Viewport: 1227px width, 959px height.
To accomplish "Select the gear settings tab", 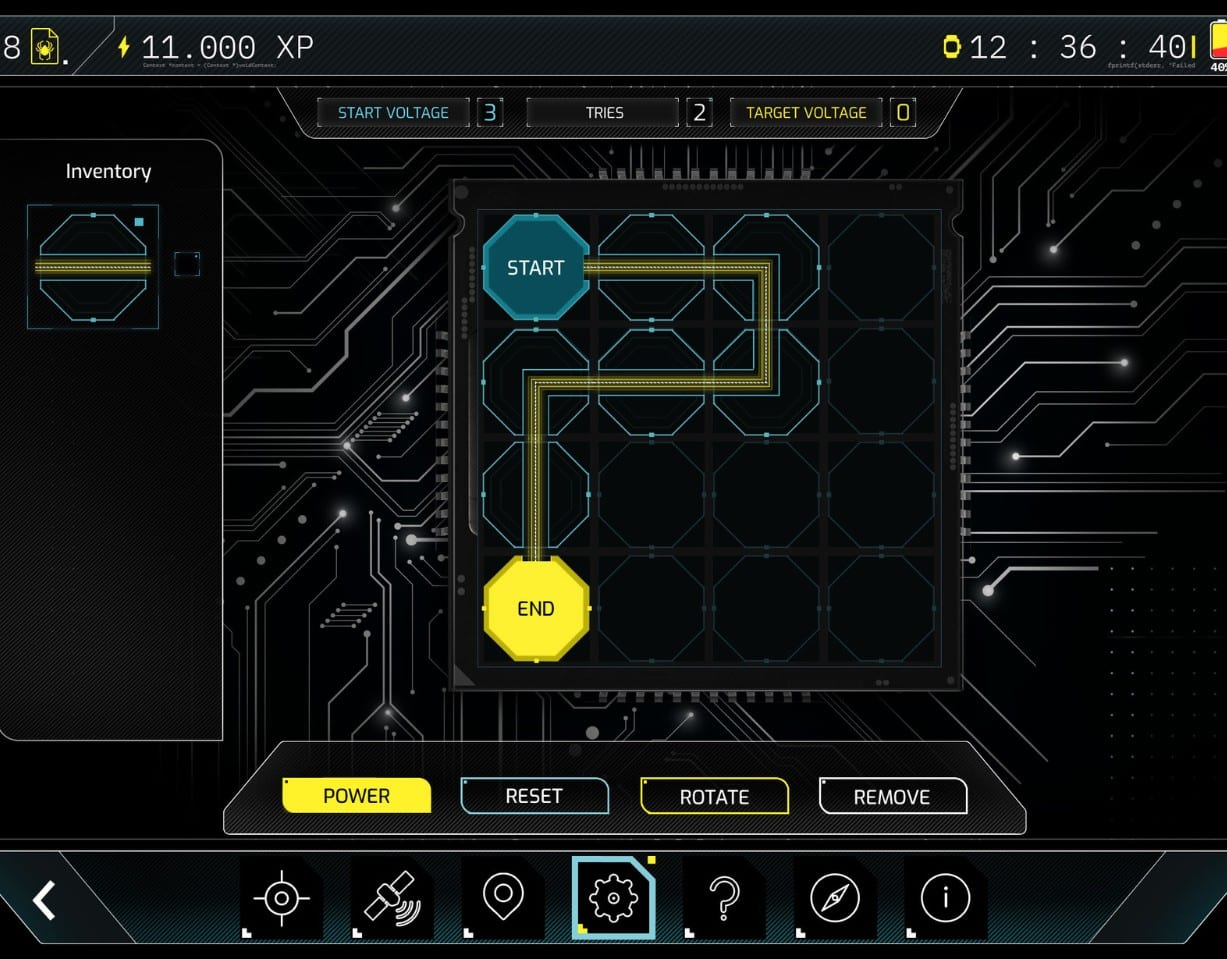I will (613, 898).
